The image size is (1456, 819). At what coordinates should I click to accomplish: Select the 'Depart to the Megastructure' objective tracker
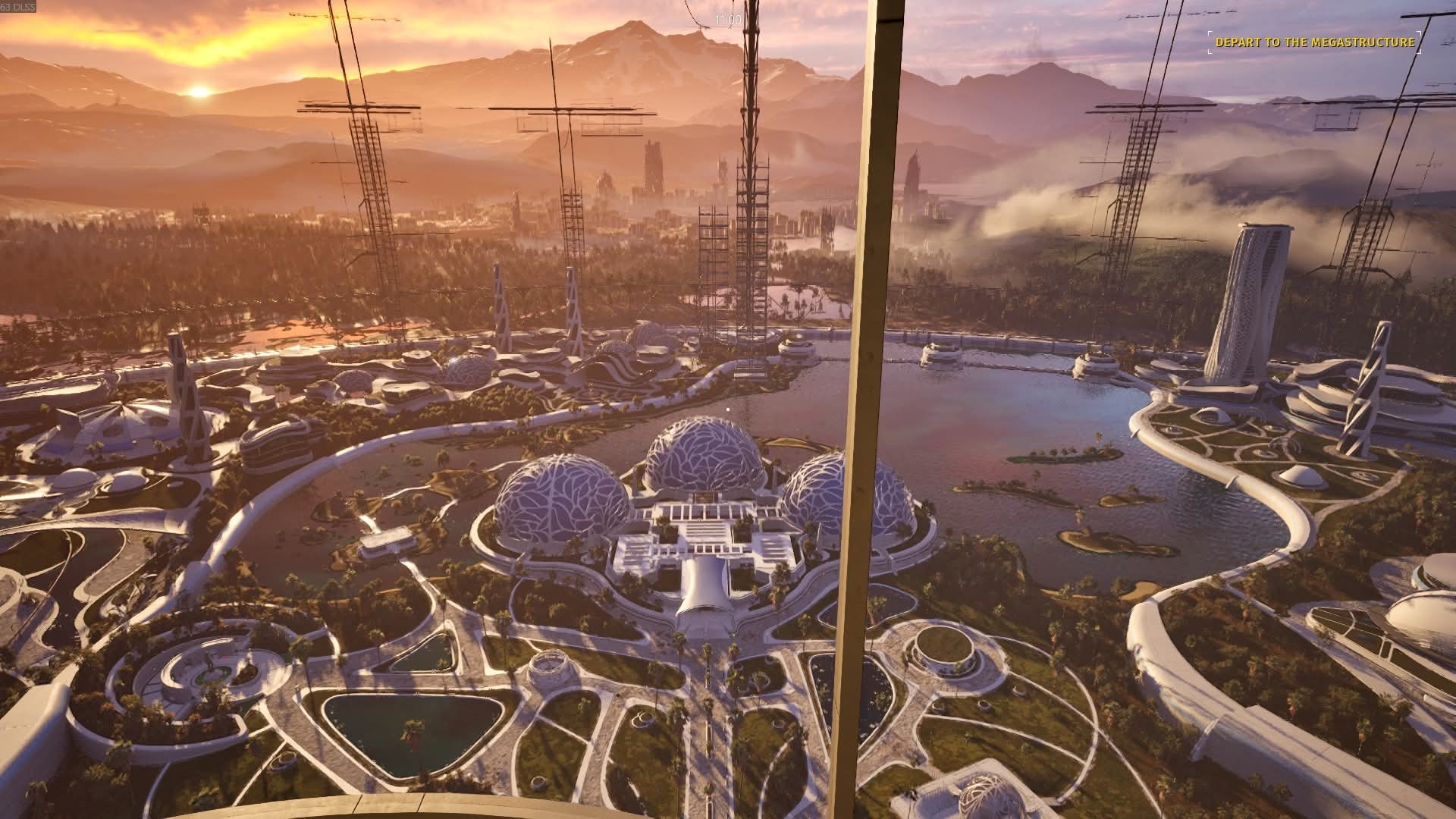1315,42
